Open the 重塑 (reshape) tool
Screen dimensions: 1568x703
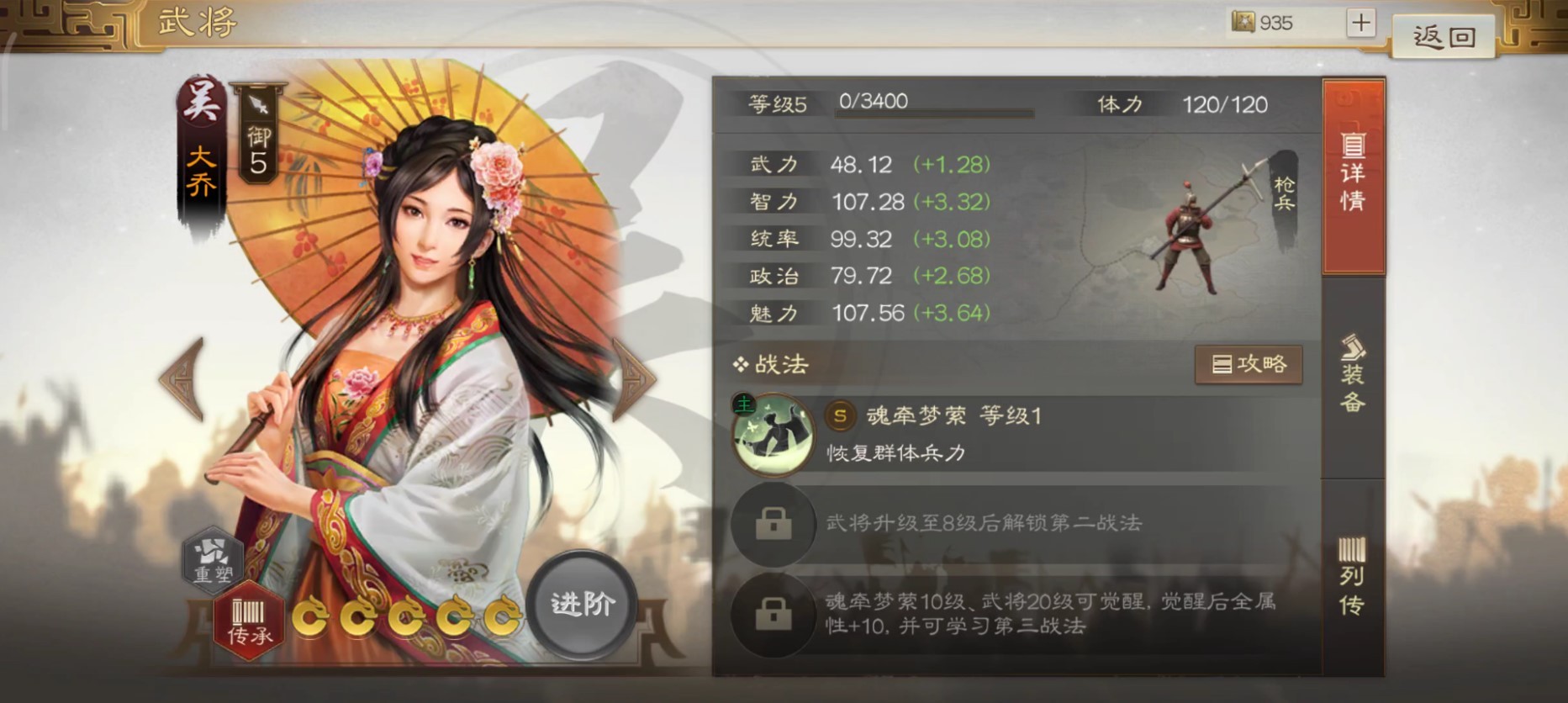click(214, 559)
